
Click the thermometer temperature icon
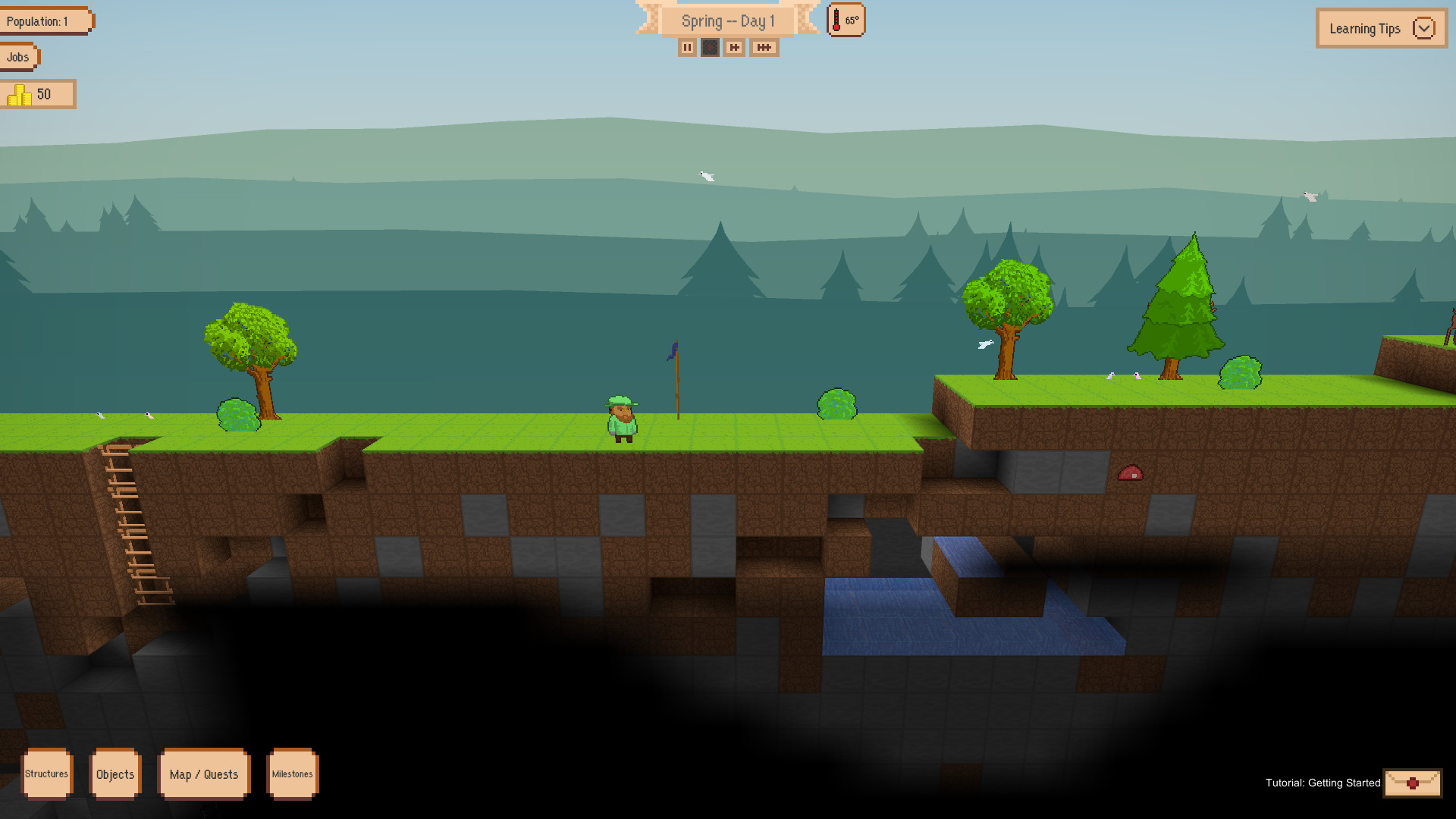(837, 20)
